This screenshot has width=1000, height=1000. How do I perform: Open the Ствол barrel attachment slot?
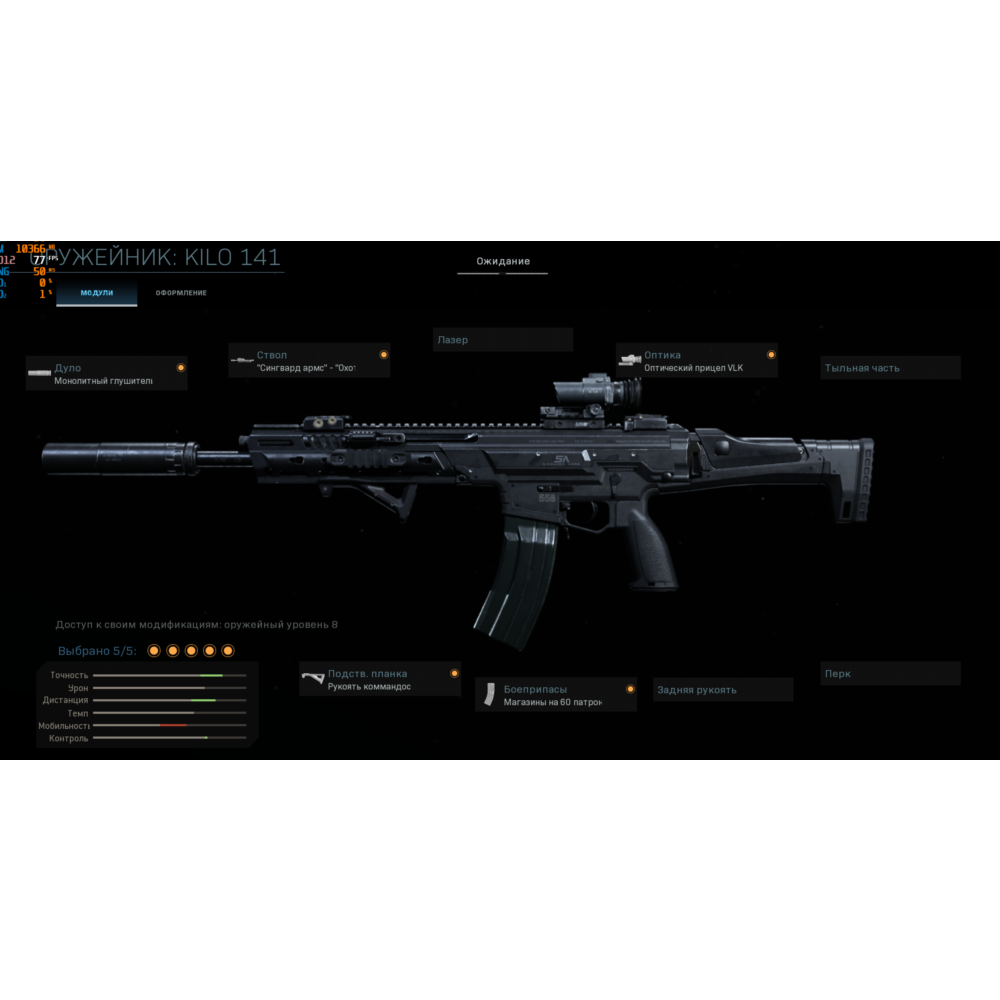click(x=309, y=361)
